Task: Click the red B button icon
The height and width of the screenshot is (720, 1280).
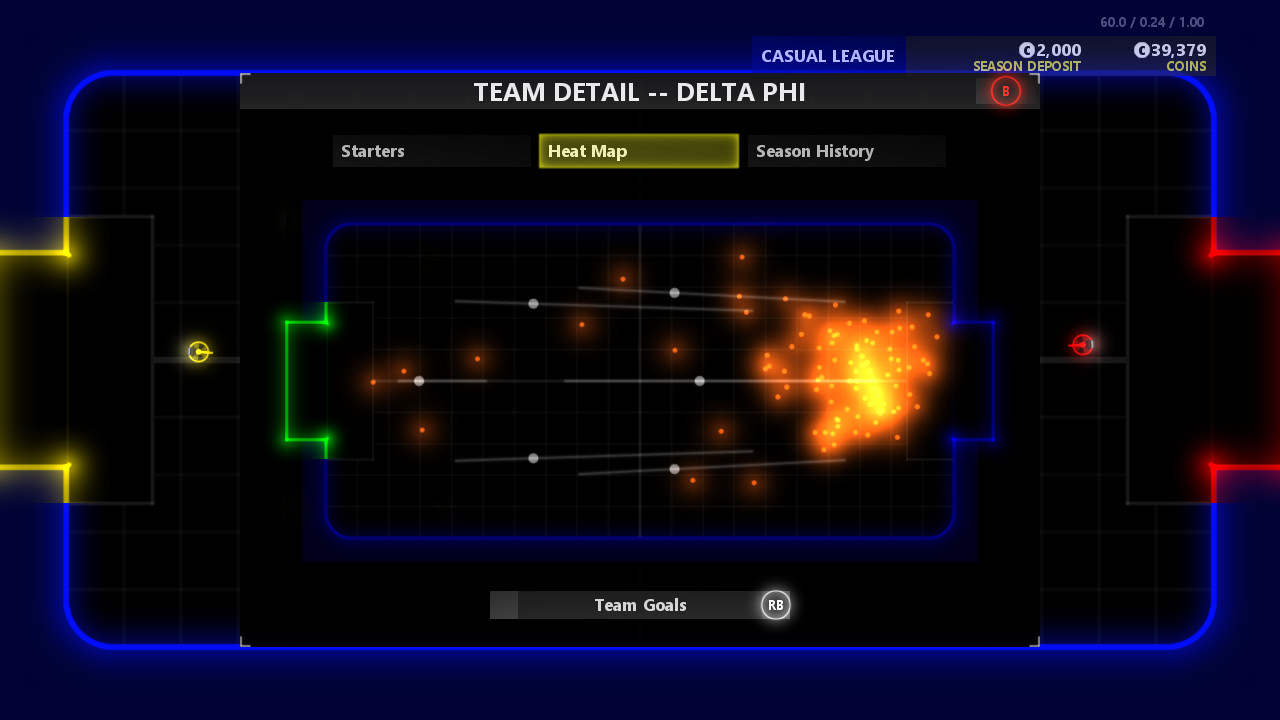Action: tap(1004, 91)
